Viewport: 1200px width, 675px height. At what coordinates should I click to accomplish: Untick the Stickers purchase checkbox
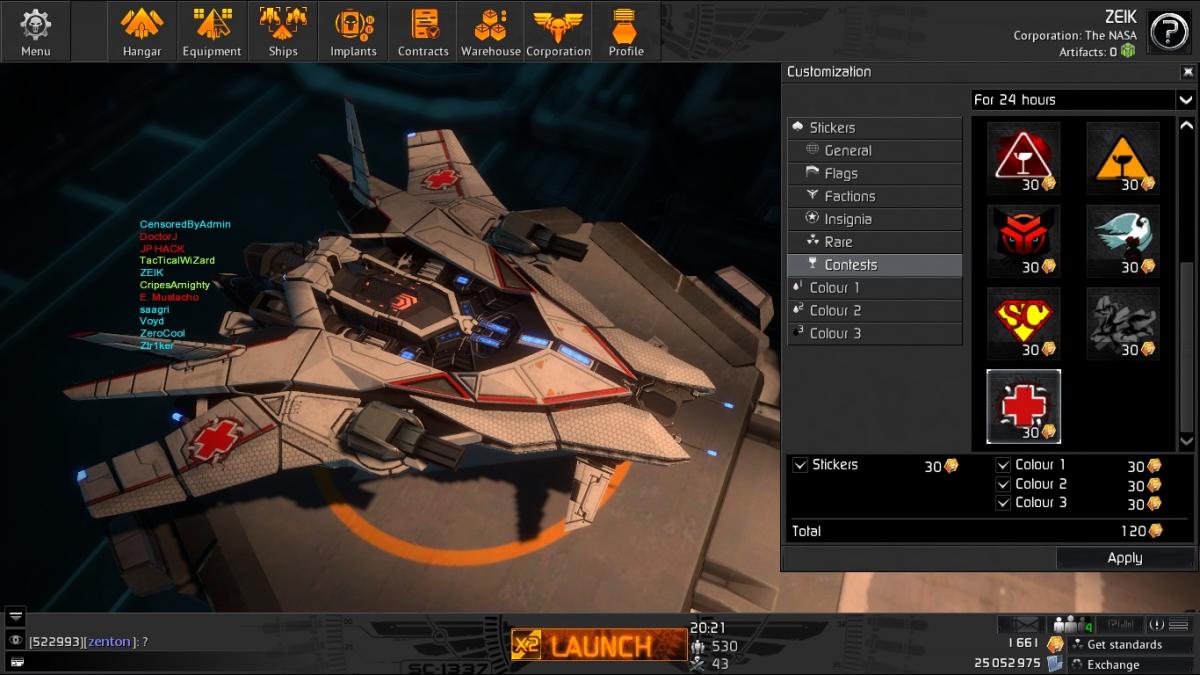(x=800, y=465)
